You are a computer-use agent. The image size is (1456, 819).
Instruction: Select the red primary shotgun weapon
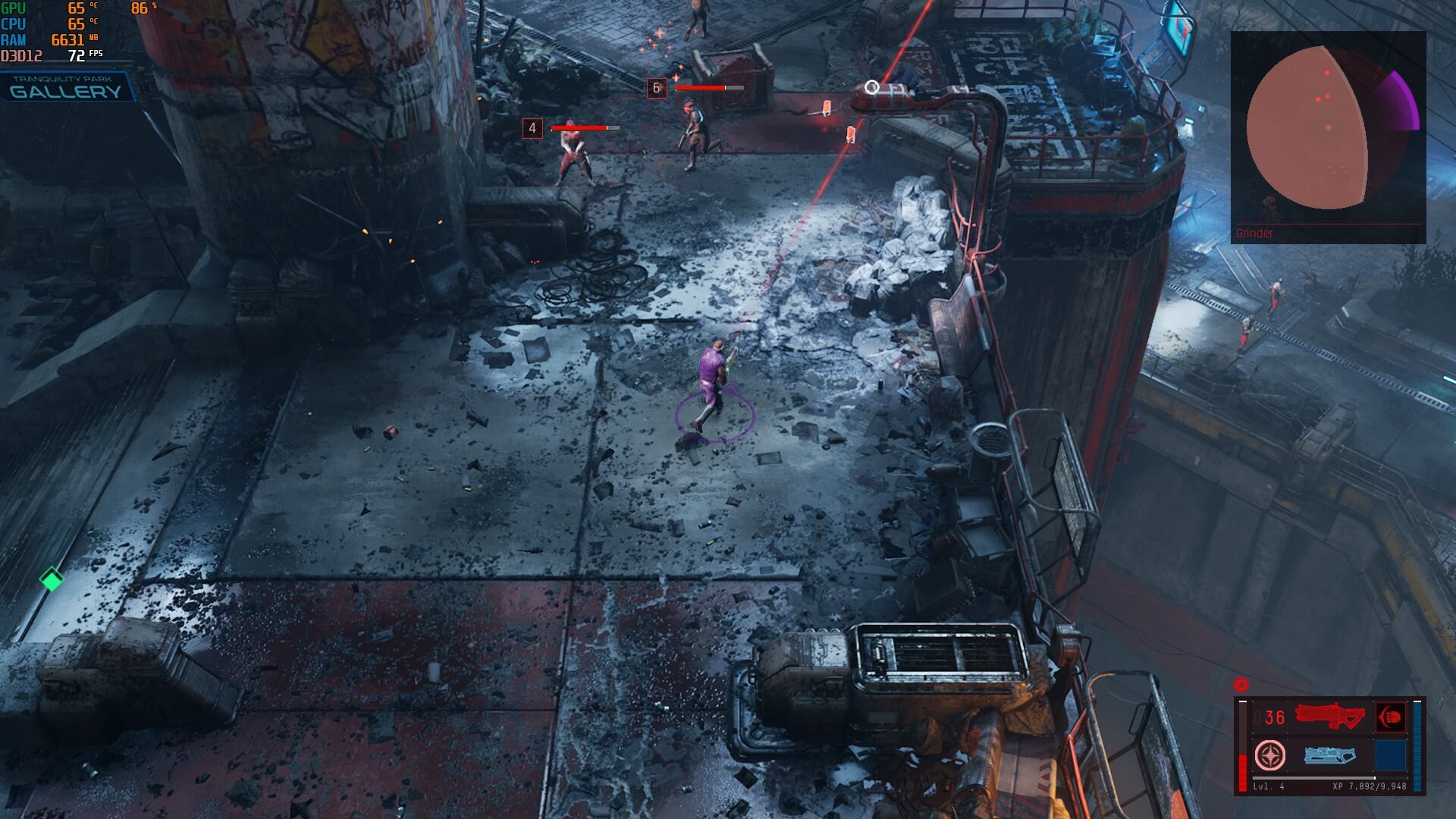click(1329, 717)
